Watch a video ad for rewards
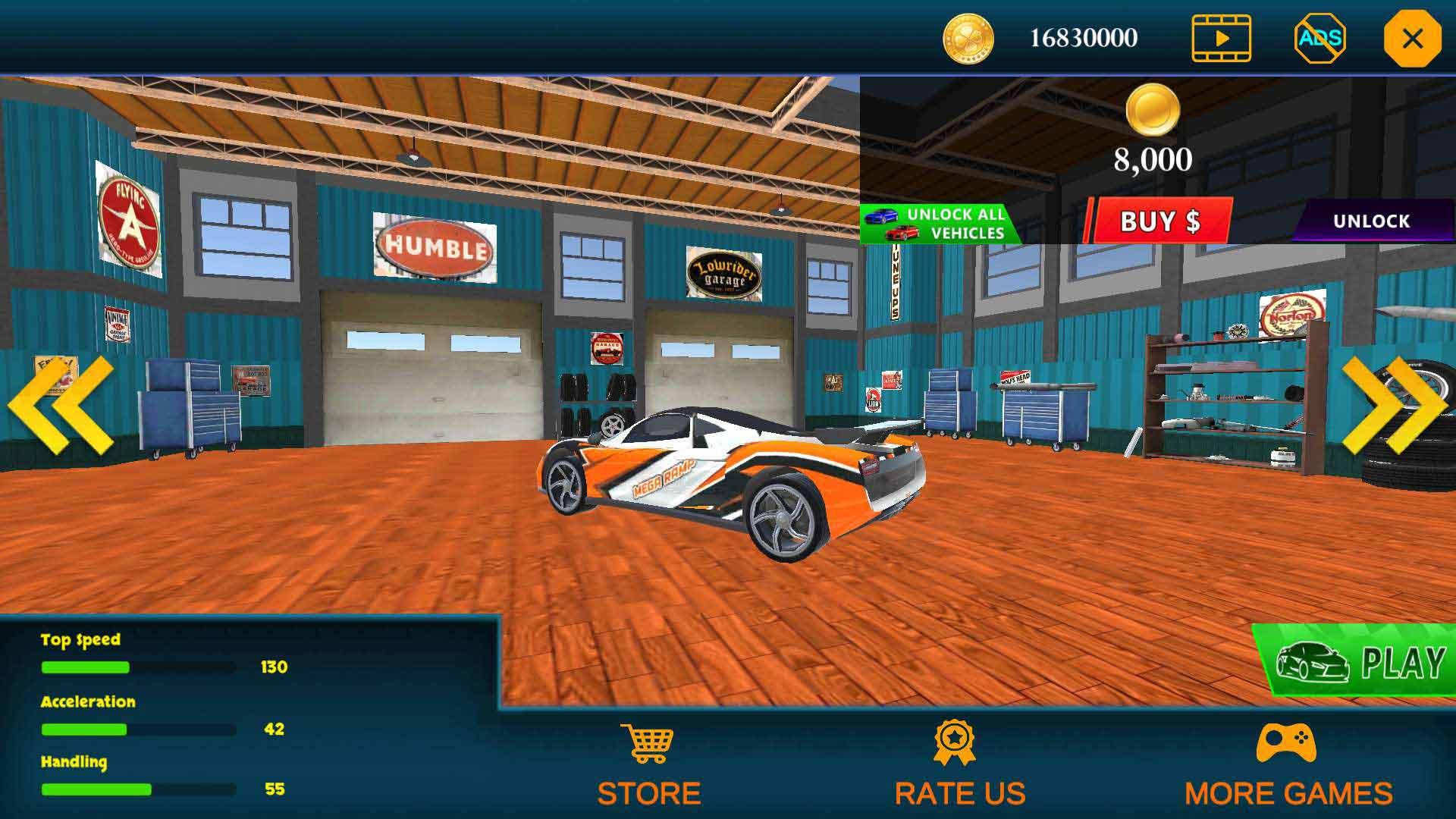Screen dimensions: 1456x819 [1221, 38]
